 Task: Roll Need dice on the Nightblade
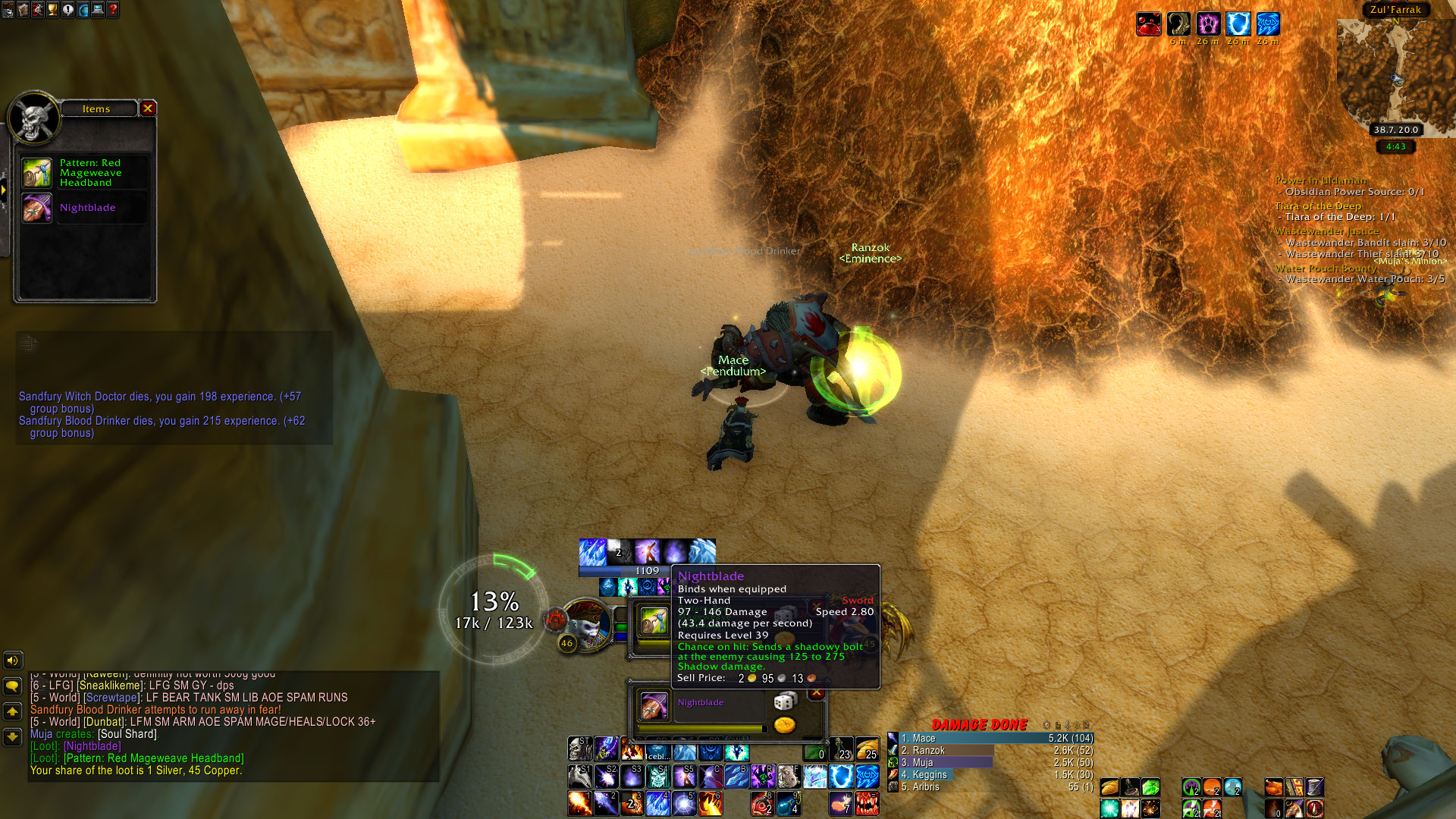pyautogui.click(x=784, y=702)
